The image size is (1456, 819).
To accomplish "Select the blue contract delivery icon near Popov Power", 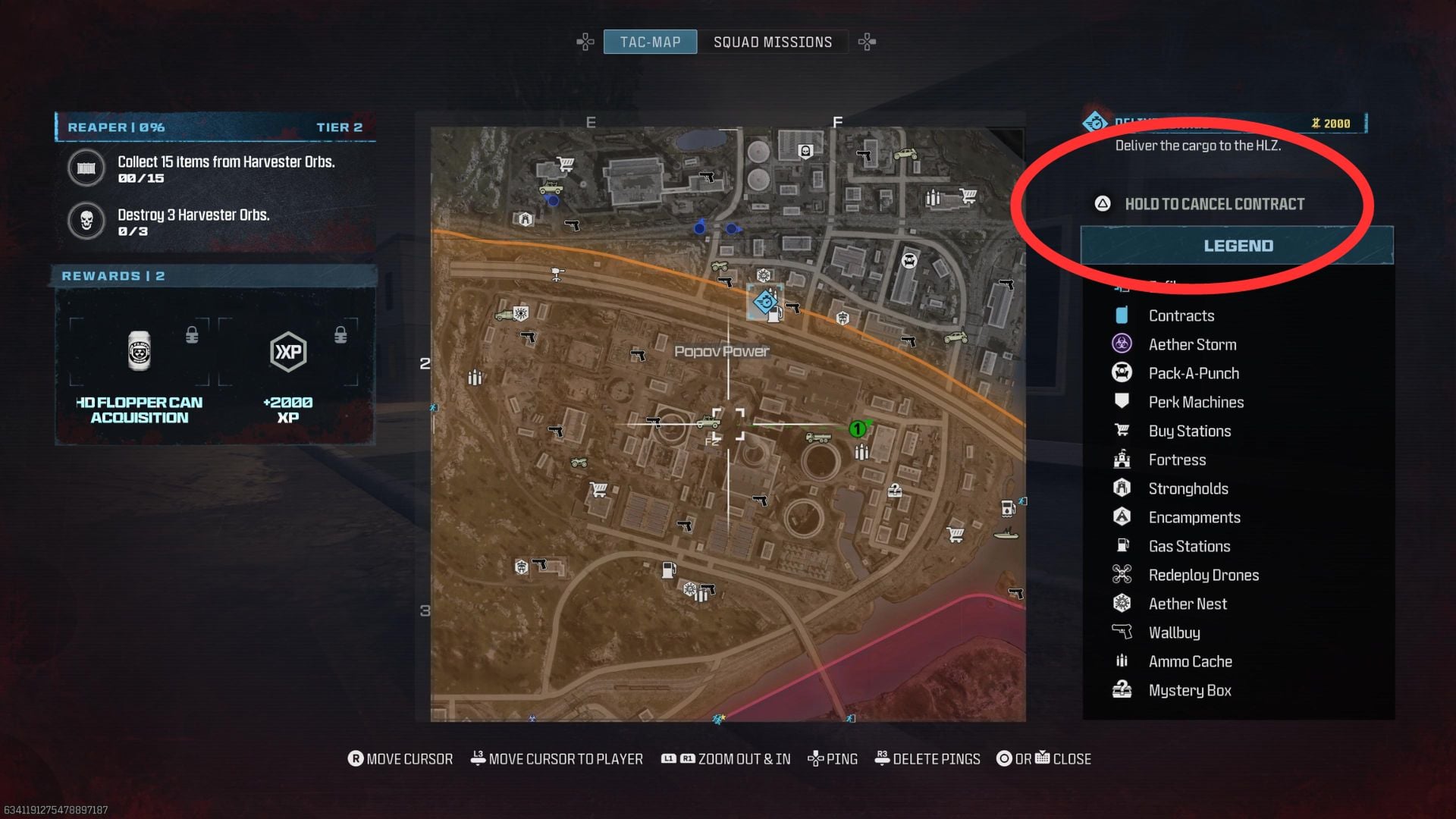I will tap(763, 299).
